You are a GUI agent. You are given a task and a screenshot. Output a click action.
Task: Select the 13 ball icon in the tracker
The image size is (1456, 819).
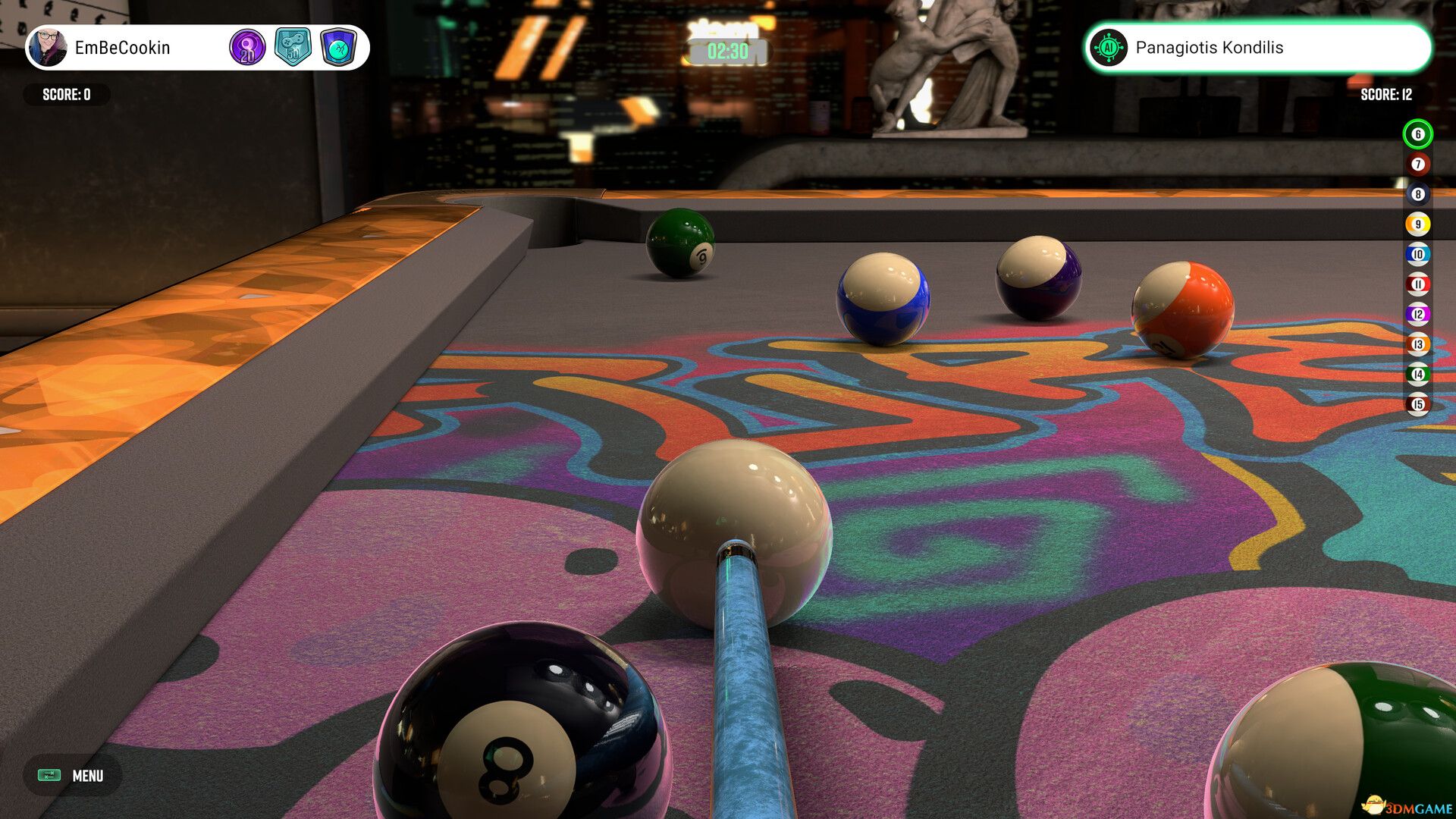[x=1417, y=344]
